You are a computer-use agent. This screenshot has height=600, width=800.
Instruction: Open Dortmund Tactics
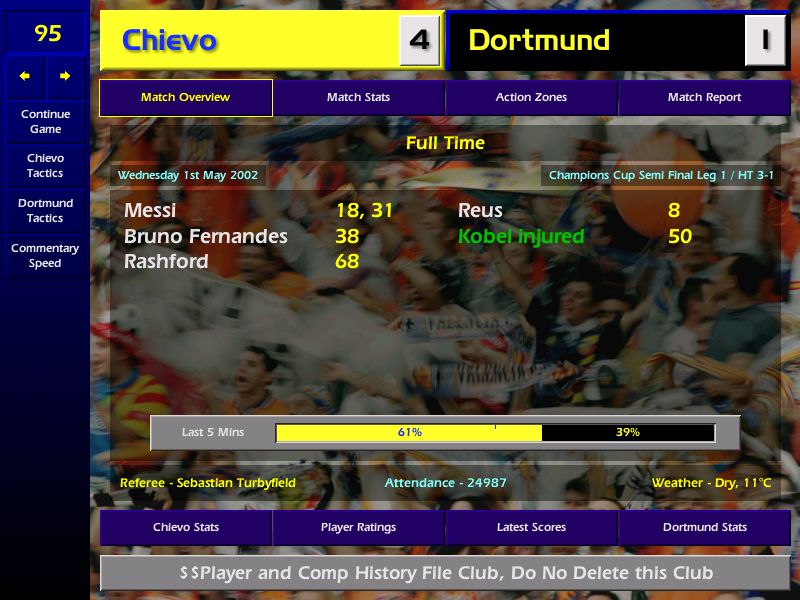click(45, 210)
